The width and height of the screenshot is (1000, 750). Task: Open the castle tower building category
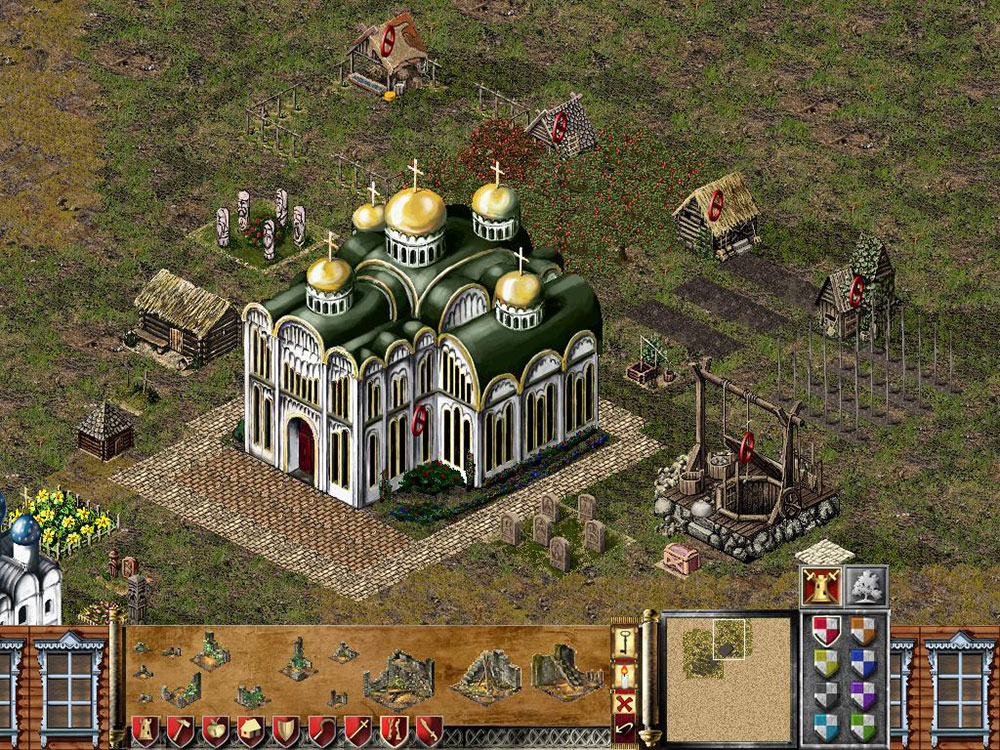tap(146, 731)
